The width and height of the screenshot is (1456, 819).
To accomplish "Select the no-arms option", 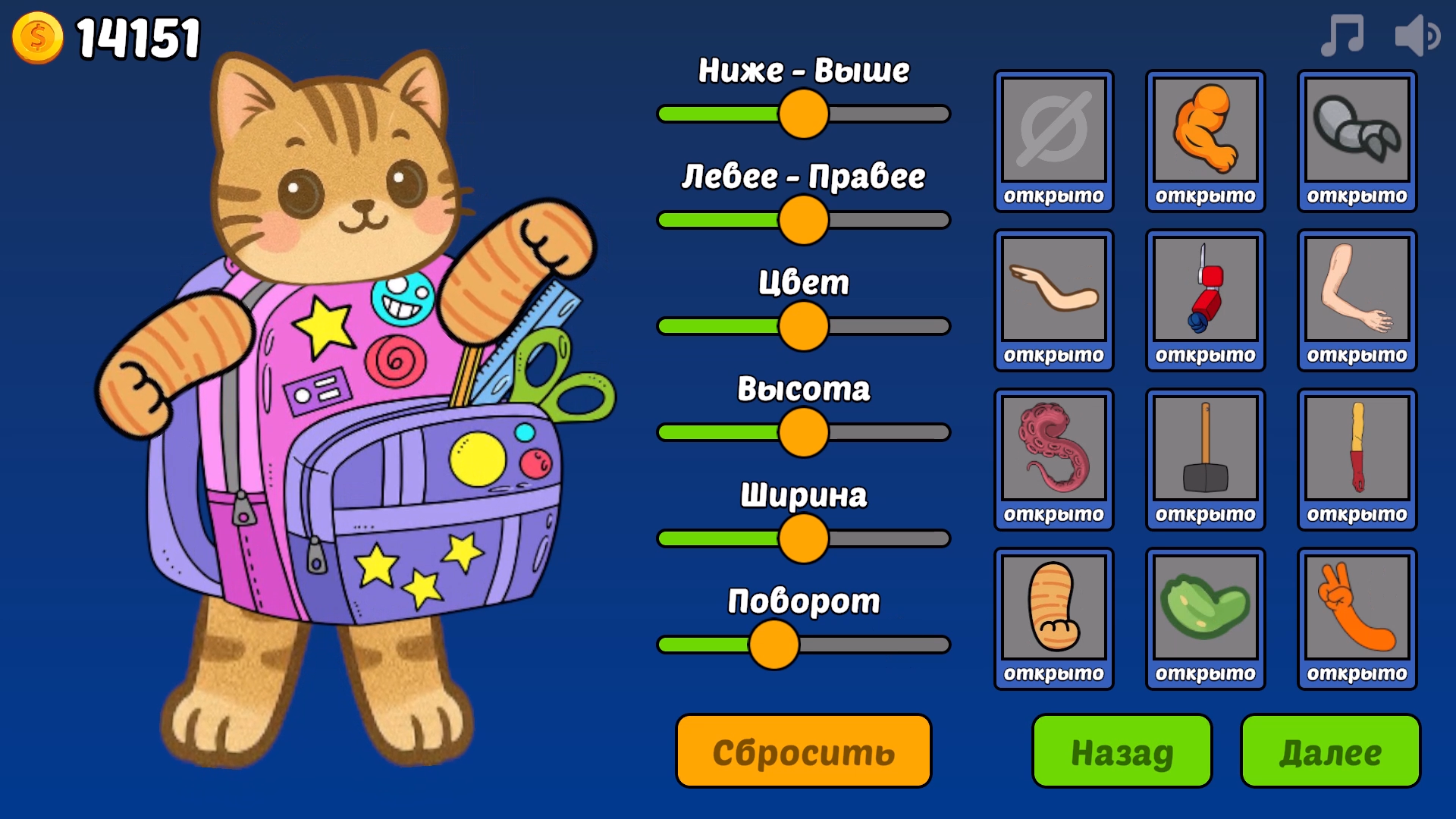I will 1053,136.
